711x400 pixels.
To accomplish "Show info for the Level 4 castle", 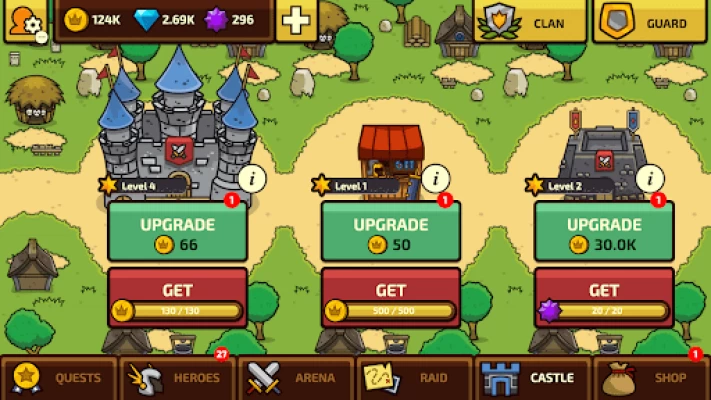I will (252, 179).
